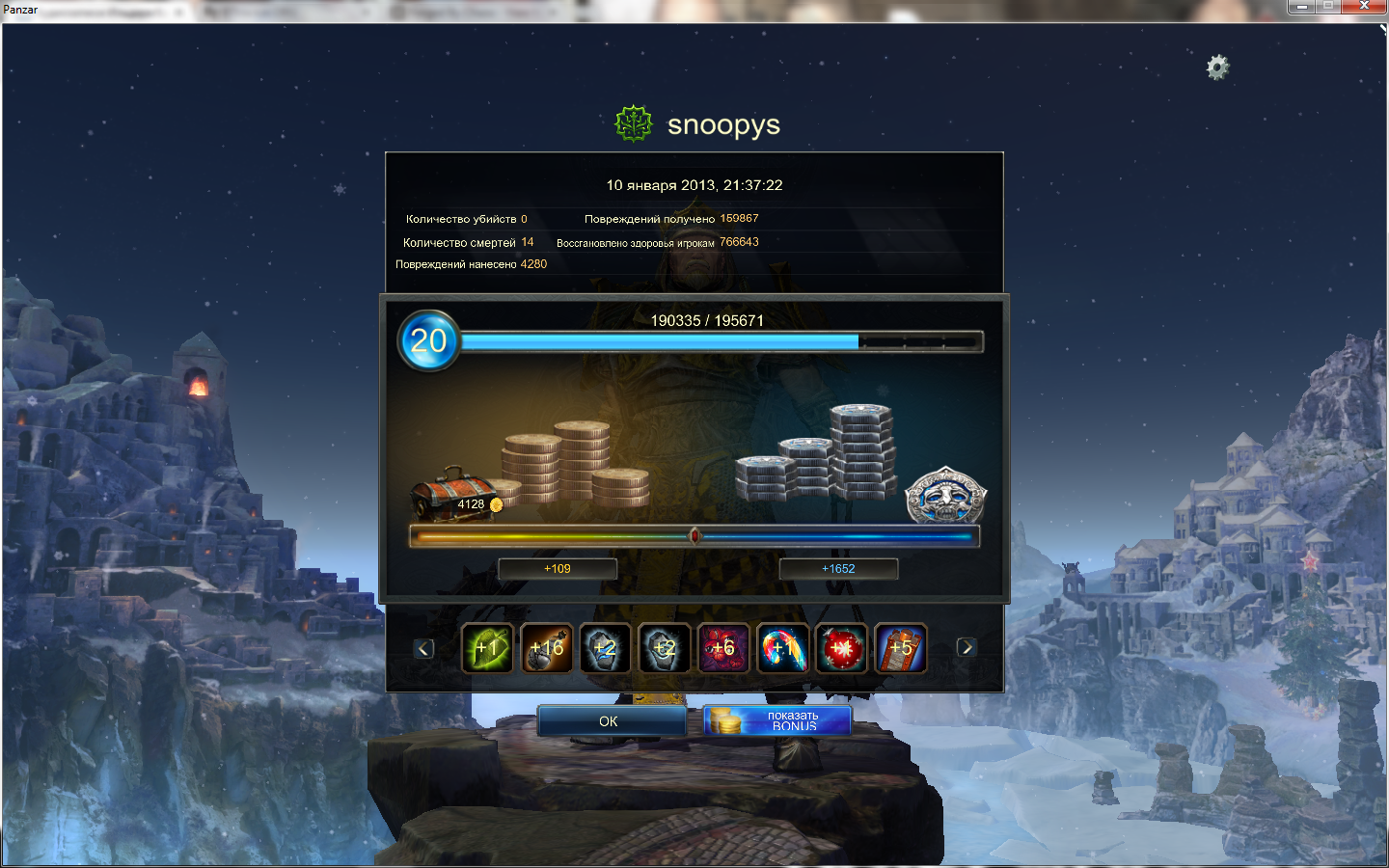The width and height of the screenshot is (1389, 868).
Task: Select the potion flask +16 reward
Action: (x=546, y=647)
